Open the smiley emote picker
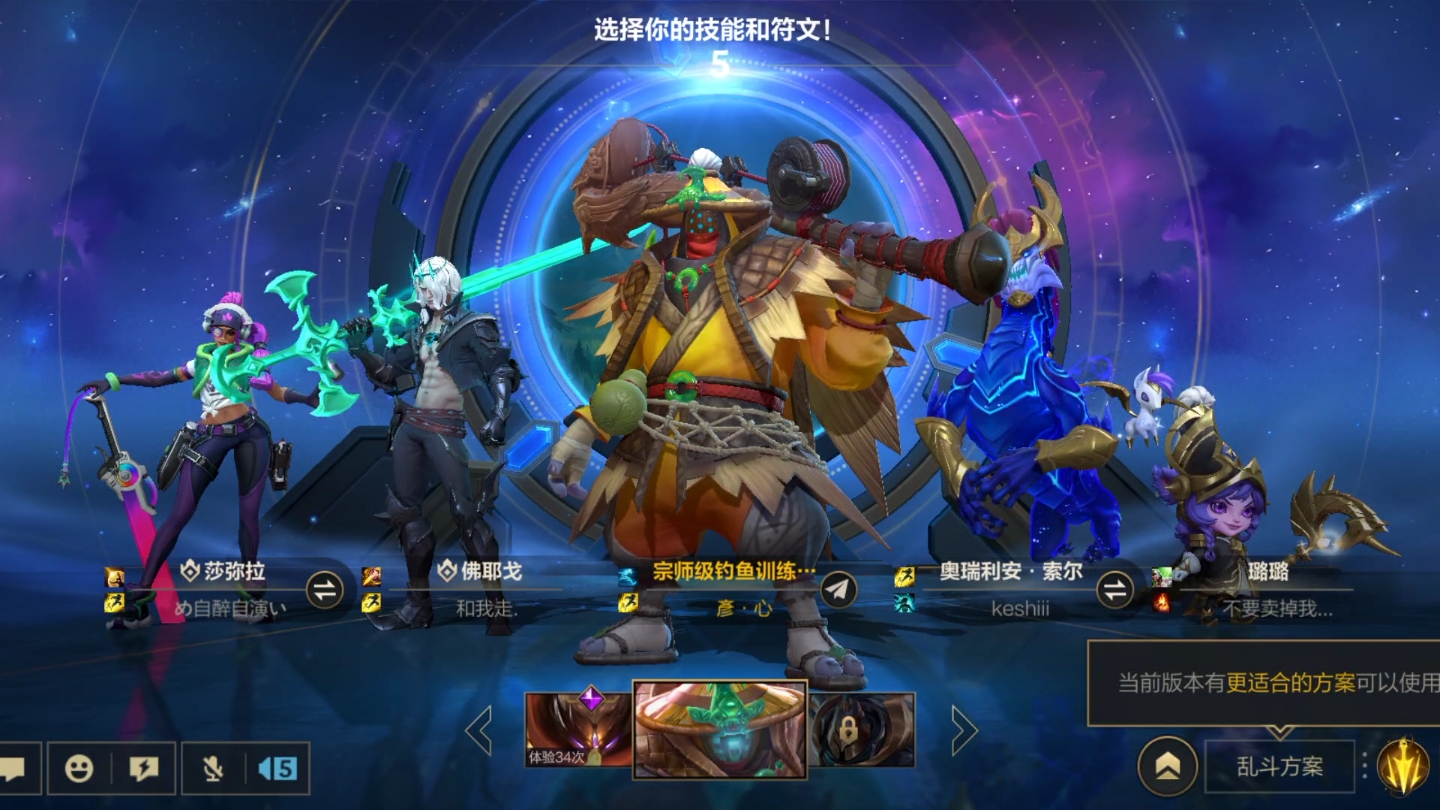The width and height of the screenshot is (1440, 810). (x=79, y=768)
